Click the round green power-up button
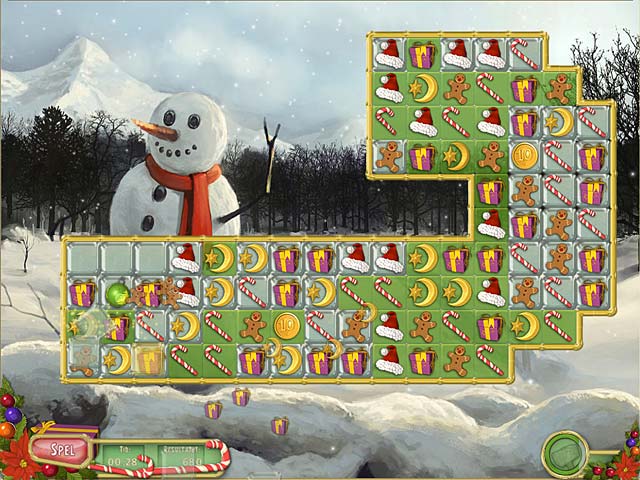The width and height of the screenshot is (640, 480). pyautogui.click(x=565, y=454)
